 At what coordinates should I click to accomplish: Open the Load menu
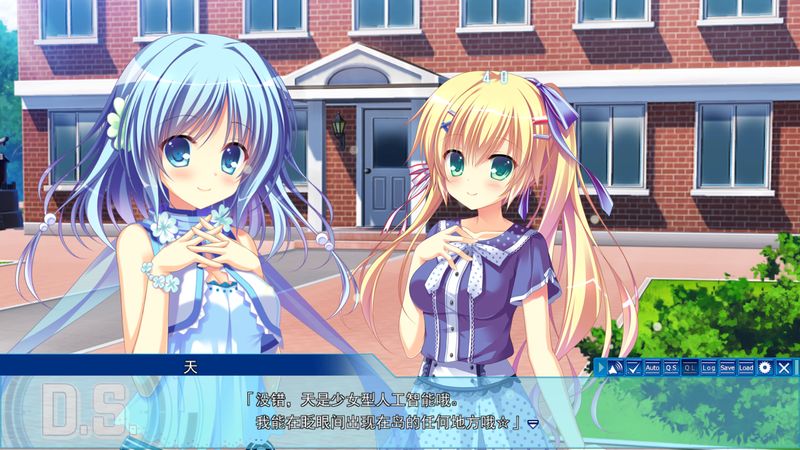pos(746,367)
